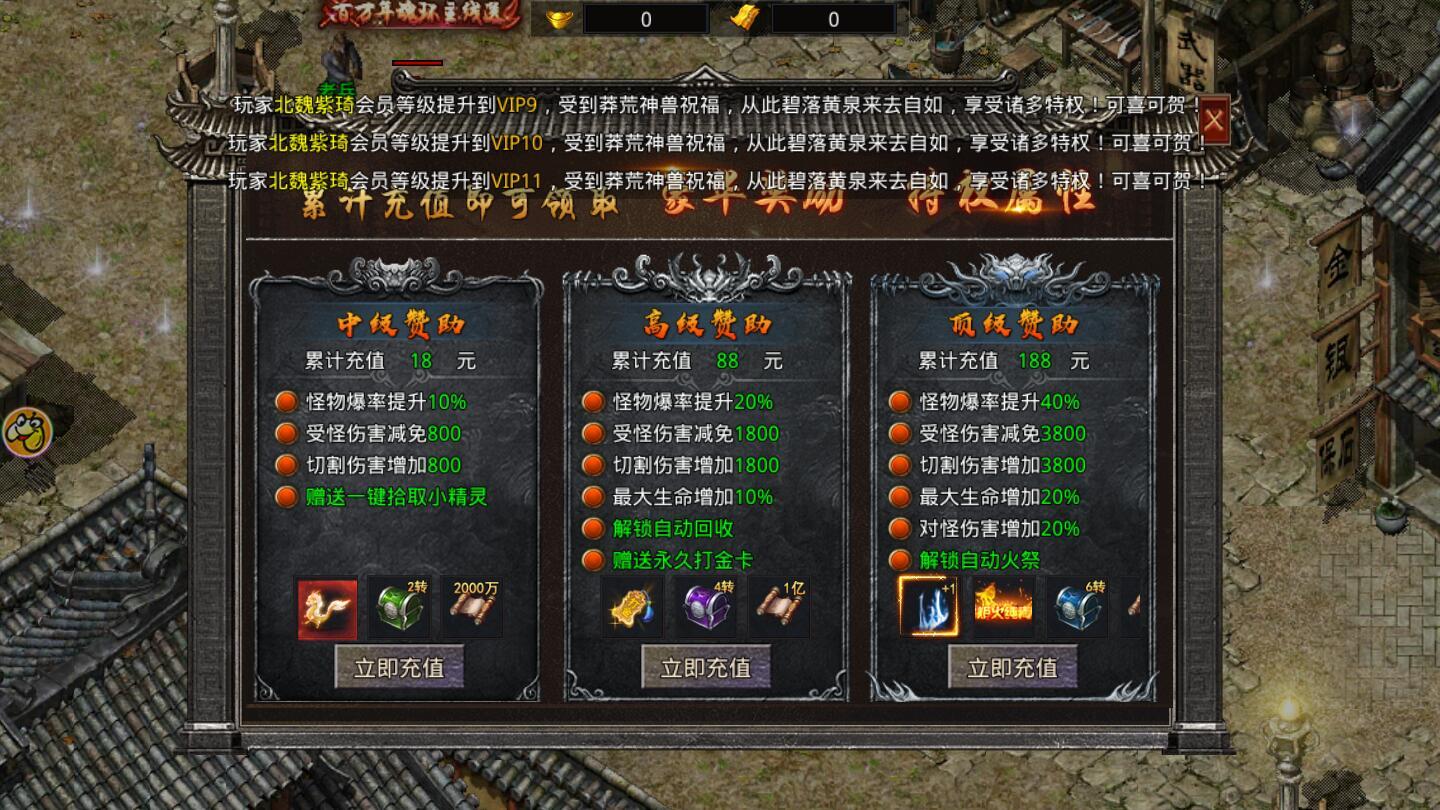Click the 2000万 scroll reward icon
This screenshot has width=1440, height=810.
pyautogui.click(x=473, y=606)
